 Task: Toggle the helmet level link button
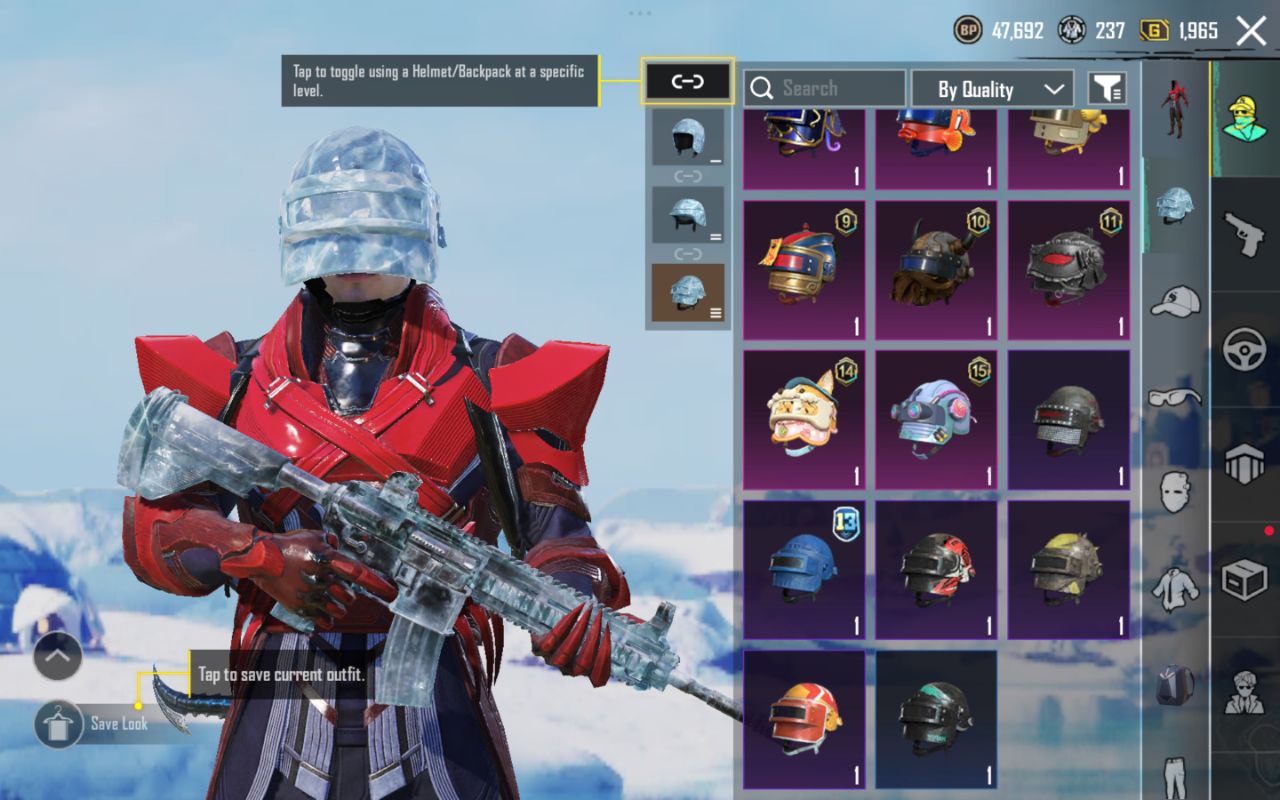tap(688, 82)
